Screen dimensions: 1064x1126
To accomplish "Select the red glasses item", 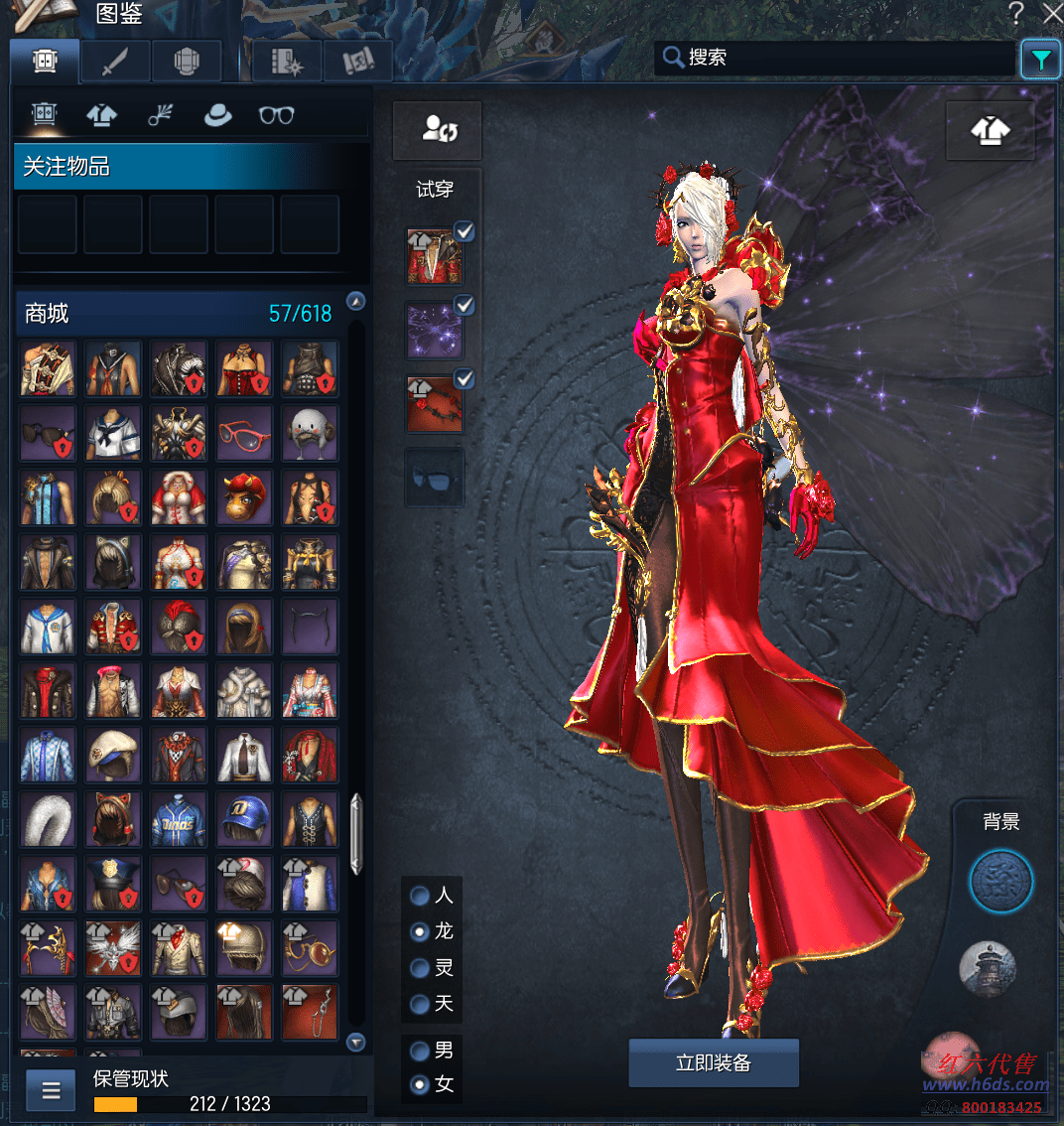I will coord(244,433).
